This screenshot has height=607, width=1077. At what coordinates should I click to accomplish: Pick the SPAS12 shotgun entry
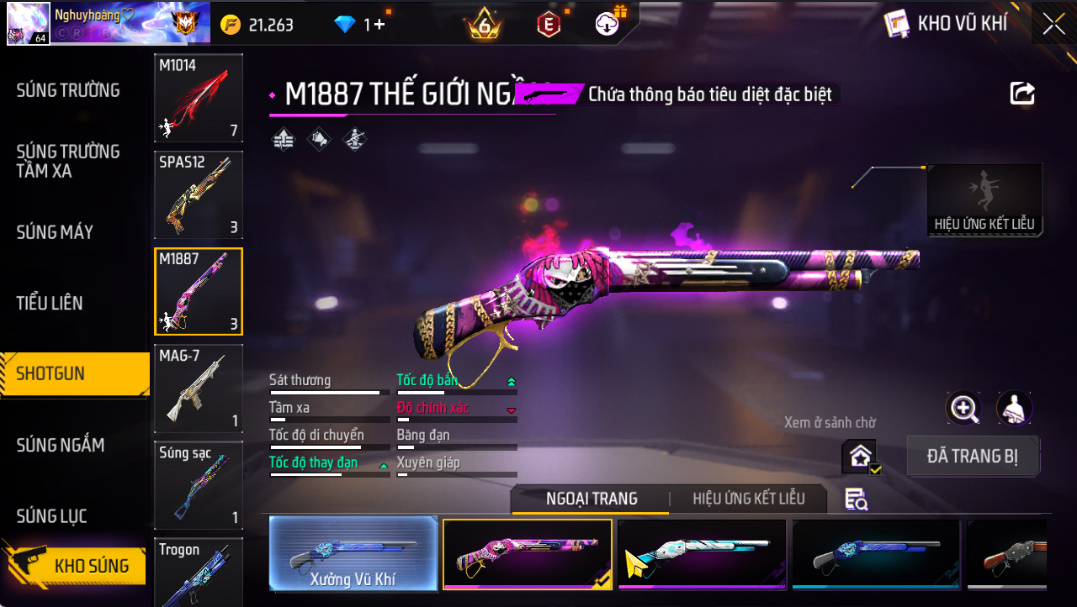pos(198,194)
